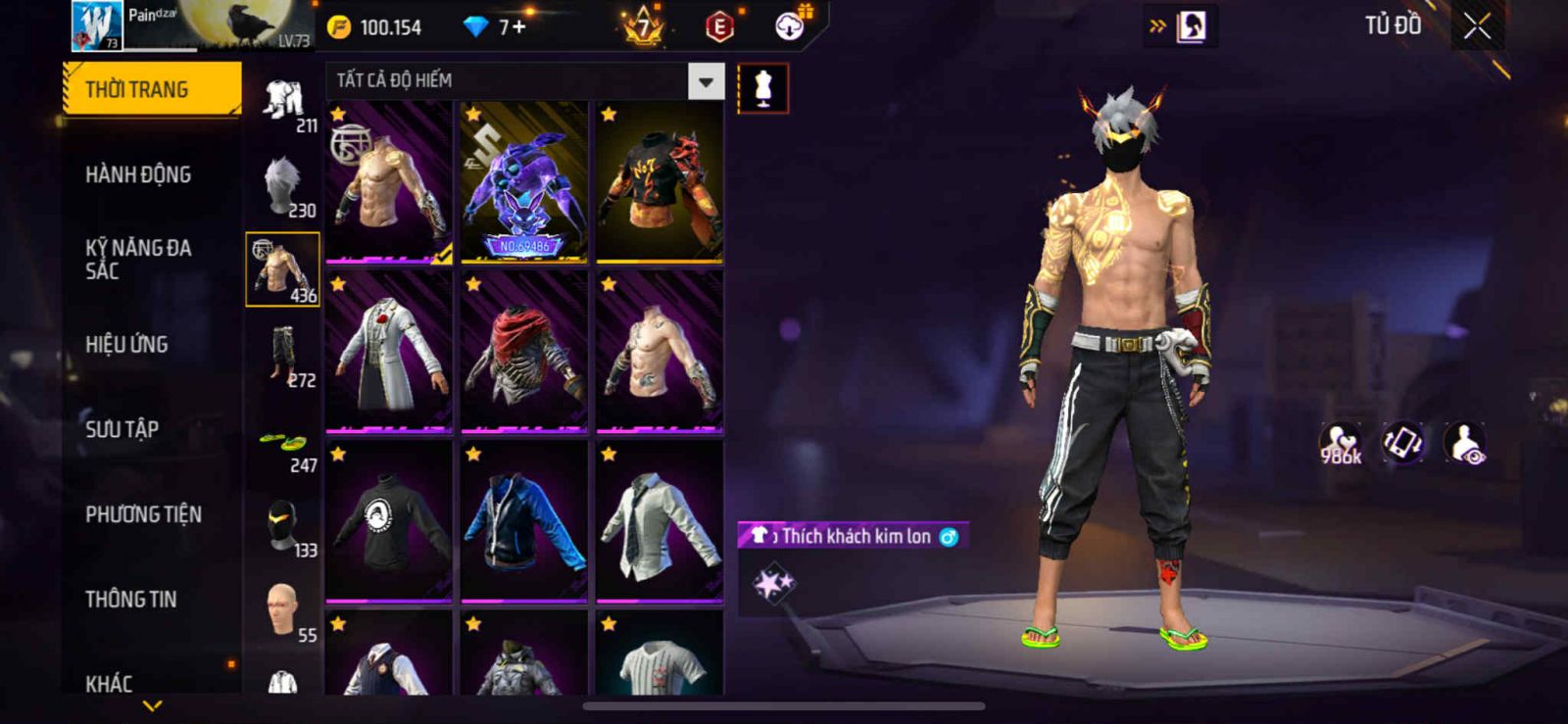Select the KỸ NĂNG ĐA SẮC tab
The height and width of the screenshot is (724, 1568).
click(138, 259)
